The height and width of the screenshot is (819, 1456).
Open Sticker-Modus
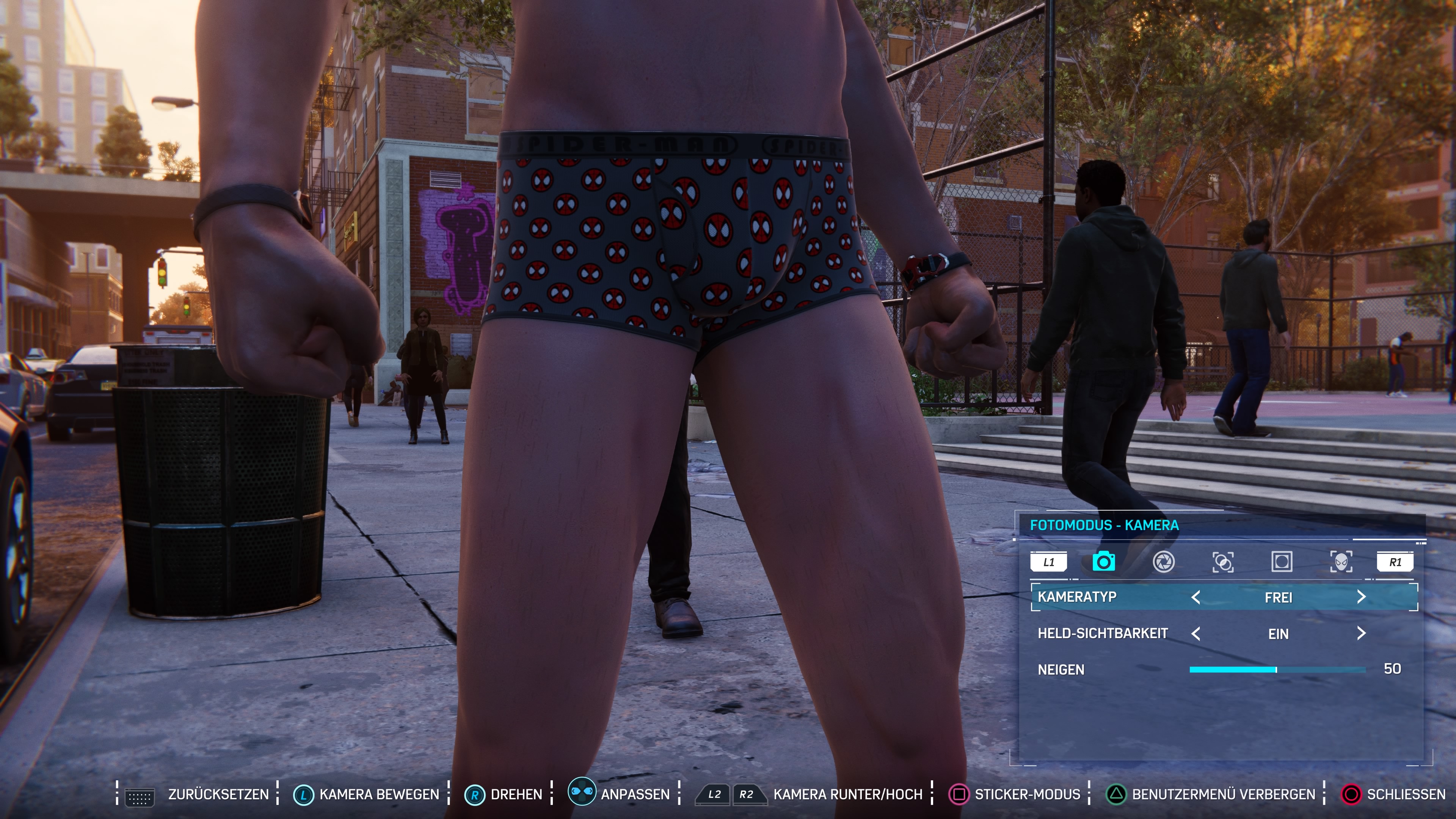[1027, 795]
